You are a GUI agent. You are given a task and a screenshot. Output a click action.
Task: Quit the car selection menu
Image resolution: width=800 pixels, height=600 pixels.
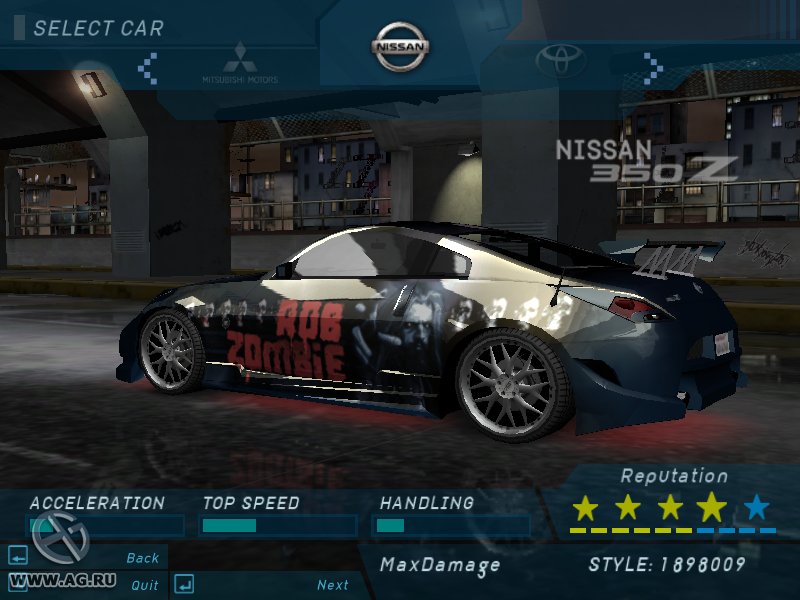[x=144, y=585]
